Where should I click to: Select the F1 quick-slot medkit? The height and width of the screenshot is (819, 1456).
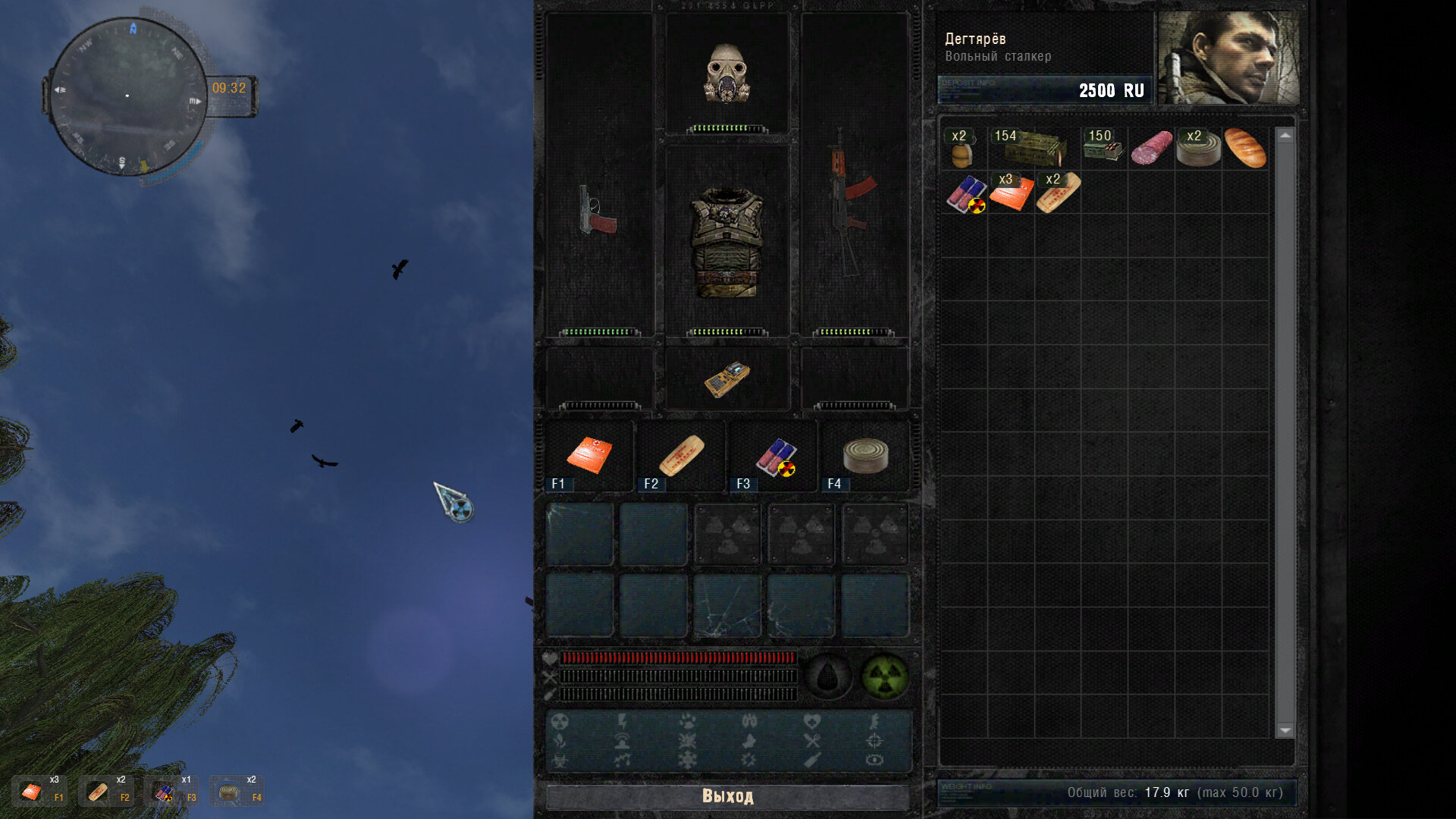coord(589,456)
